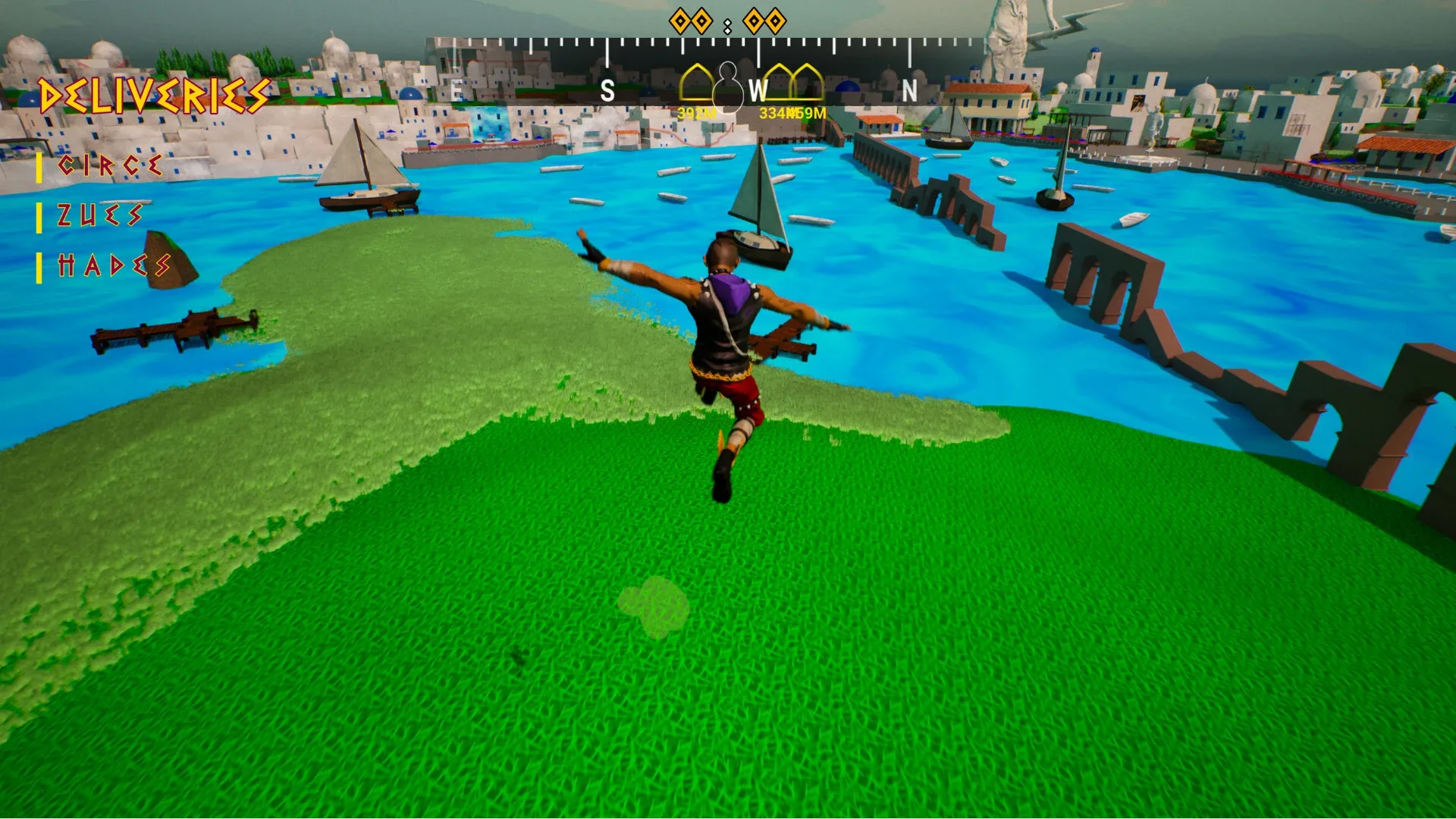
Task: Click the W heading on the compass bar
Action: tap(758, 91)
